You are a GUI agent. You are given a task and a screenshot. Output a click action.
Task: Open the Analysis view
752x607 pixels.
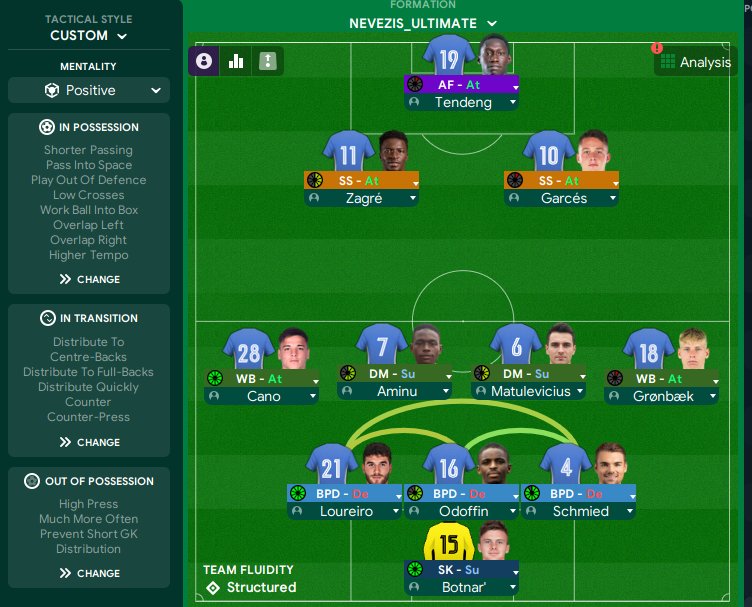(x=695, y=62)
